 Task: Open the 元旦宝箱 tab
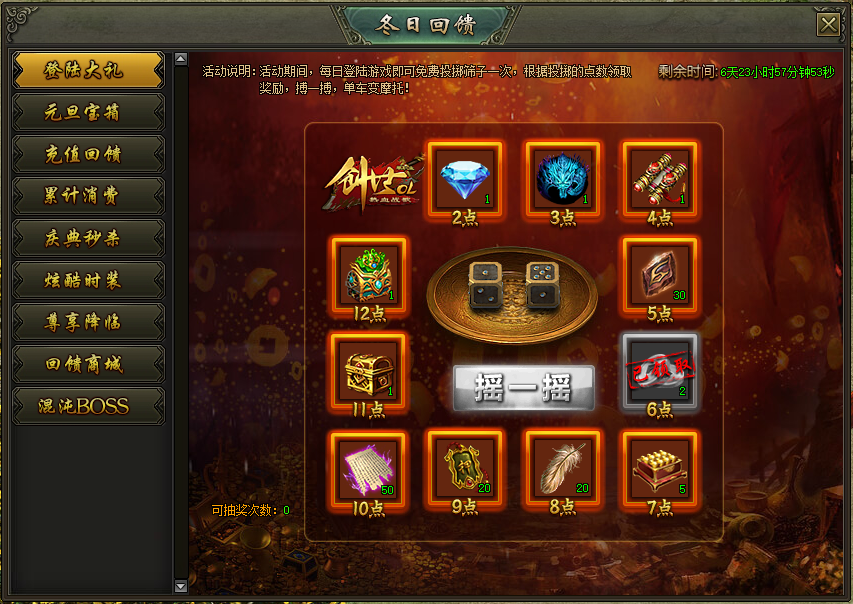pyautogui.click(x=88, y=112)
